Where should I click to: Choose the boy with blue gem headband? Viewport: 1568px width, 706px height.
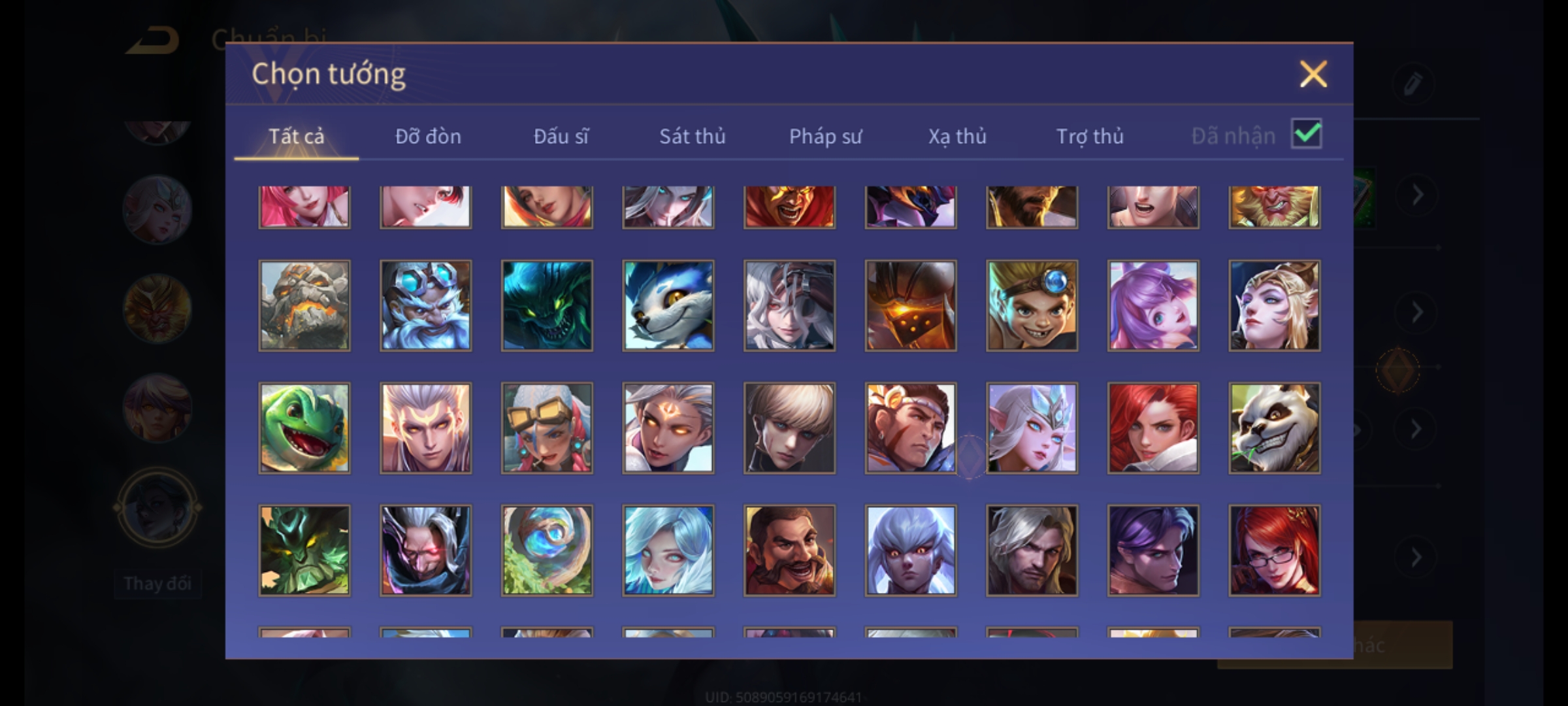1032,305
